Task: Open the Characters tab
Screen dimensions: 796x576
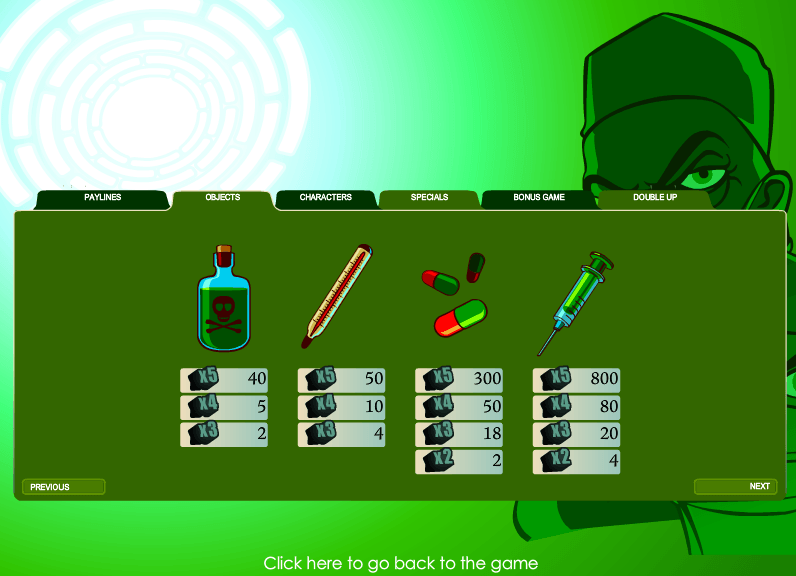Action: [326, 198]
